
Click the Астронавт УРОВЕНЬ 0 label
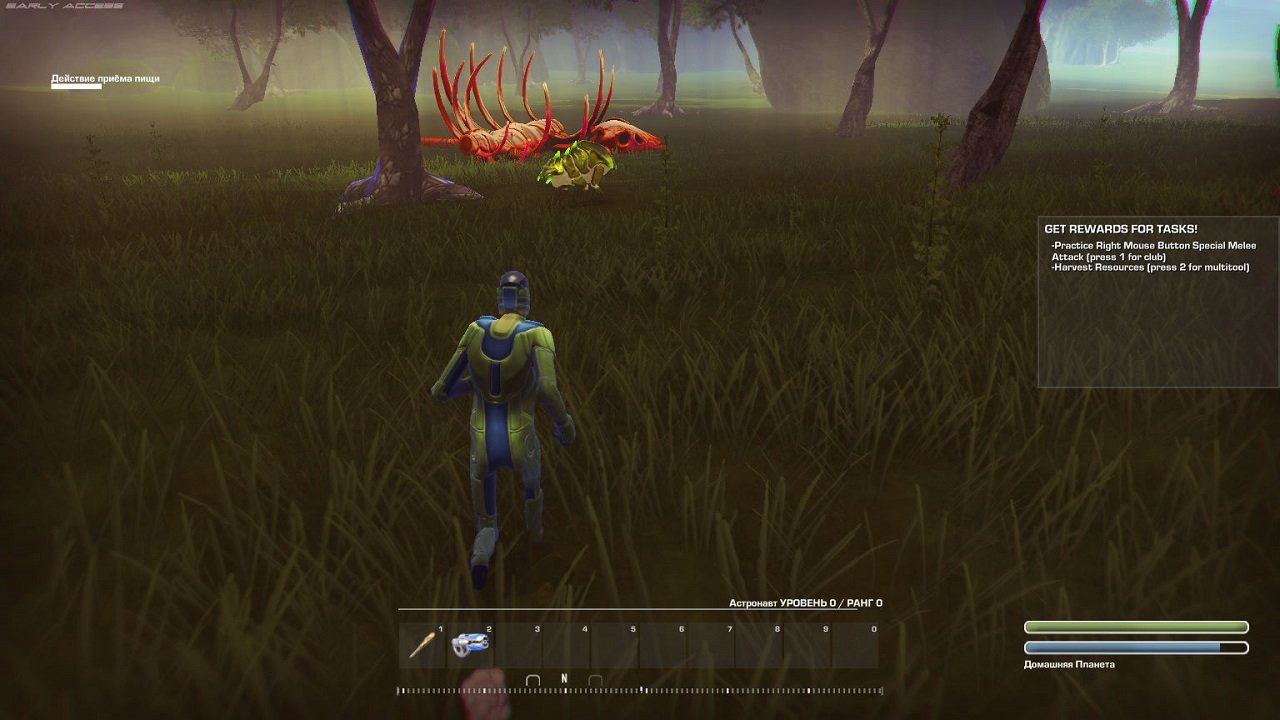805,601
